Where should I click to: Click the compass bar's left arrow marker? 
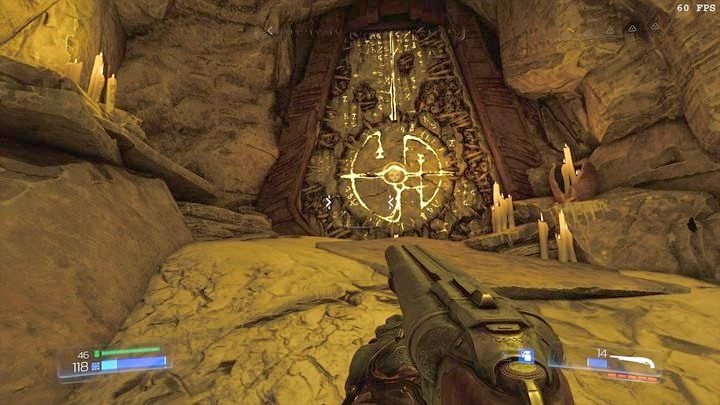pyautogui.click(x=267, y=31)
